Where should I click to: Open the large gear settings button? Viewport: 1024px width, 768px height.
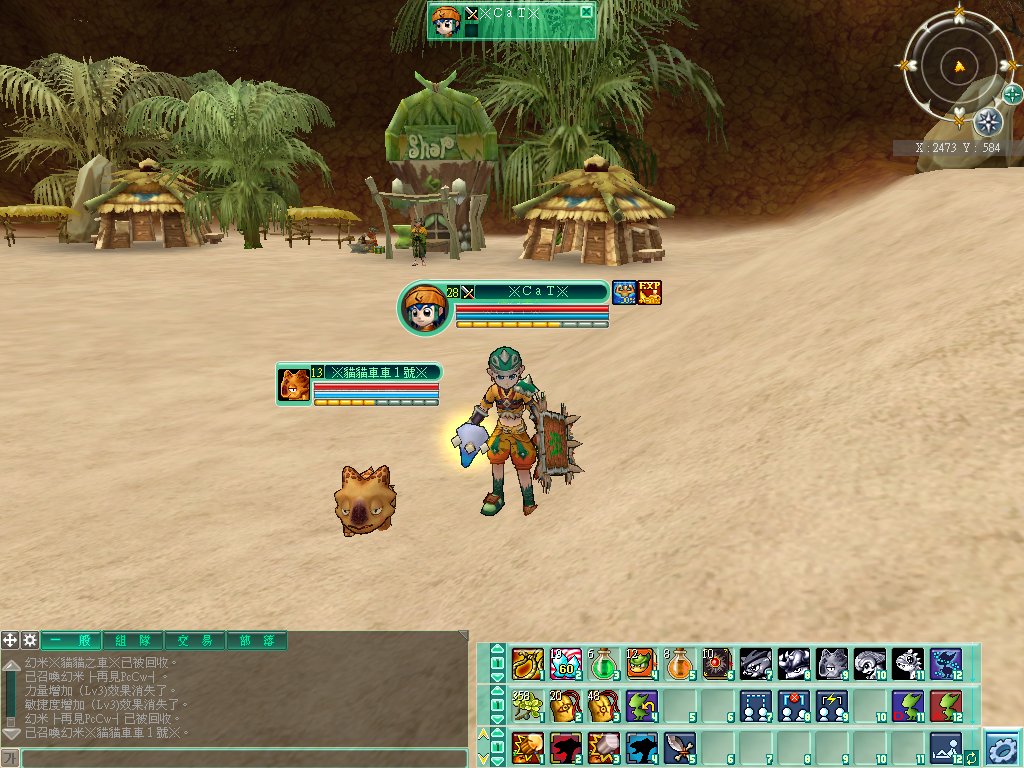[x=1001, y=747]
